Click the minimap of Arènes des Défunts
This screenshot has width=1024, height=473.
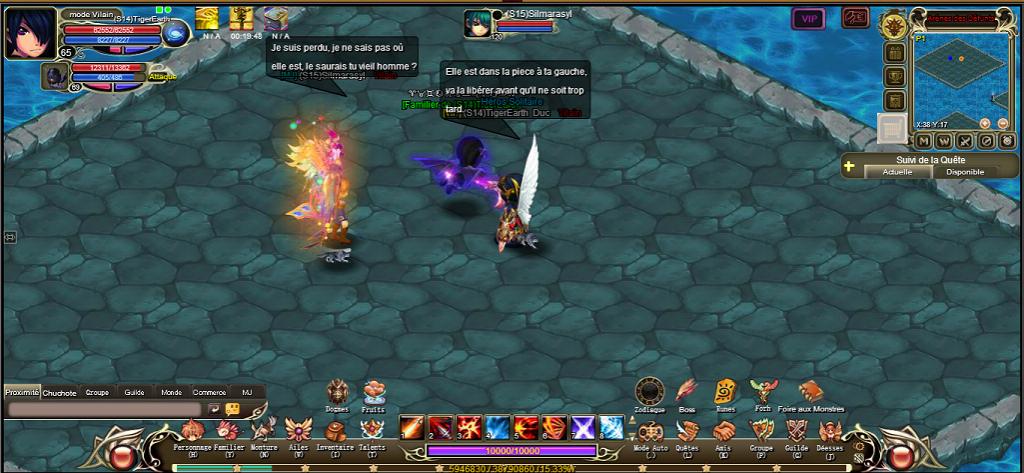[956, 81]
